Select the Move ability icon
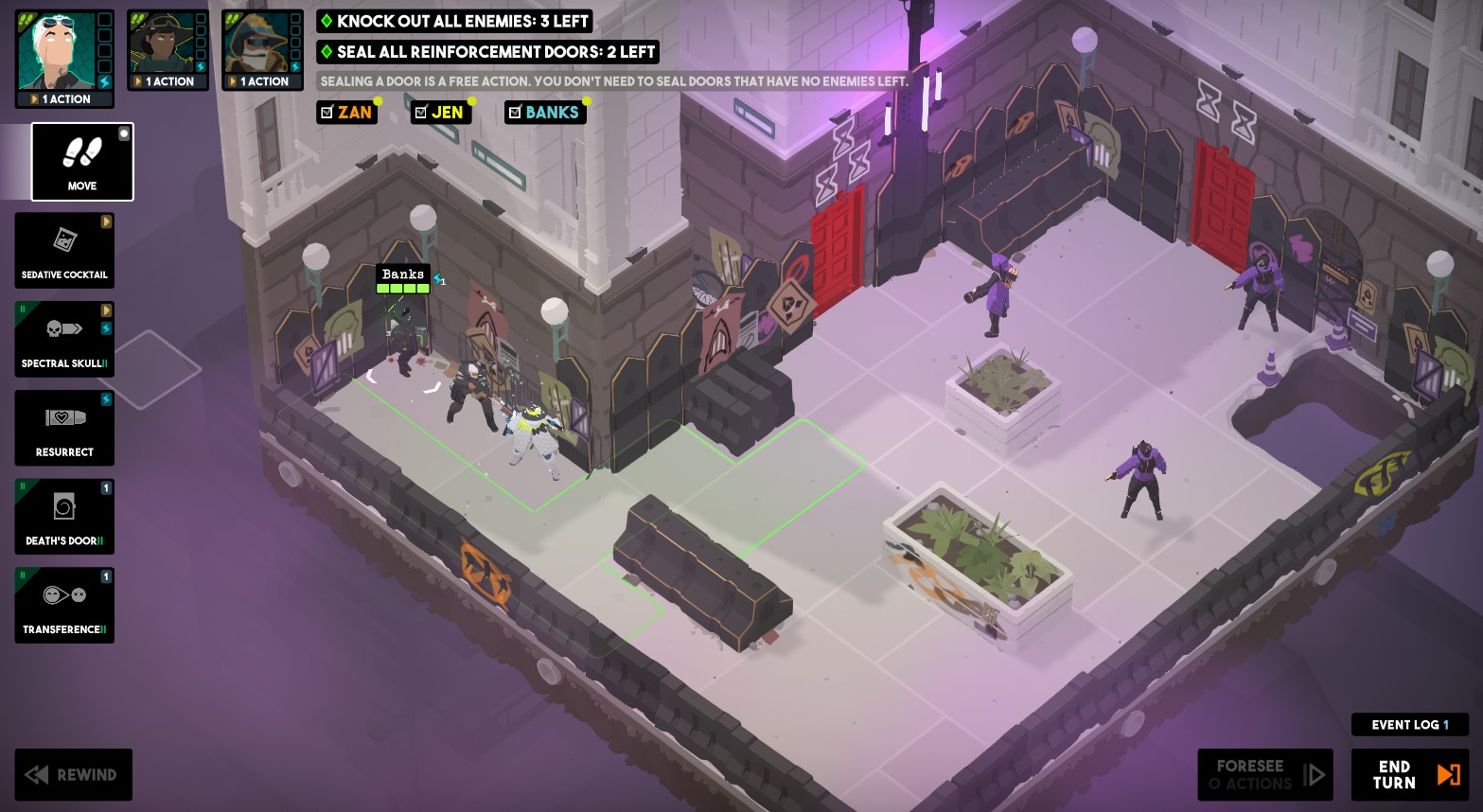 [81, 161]
